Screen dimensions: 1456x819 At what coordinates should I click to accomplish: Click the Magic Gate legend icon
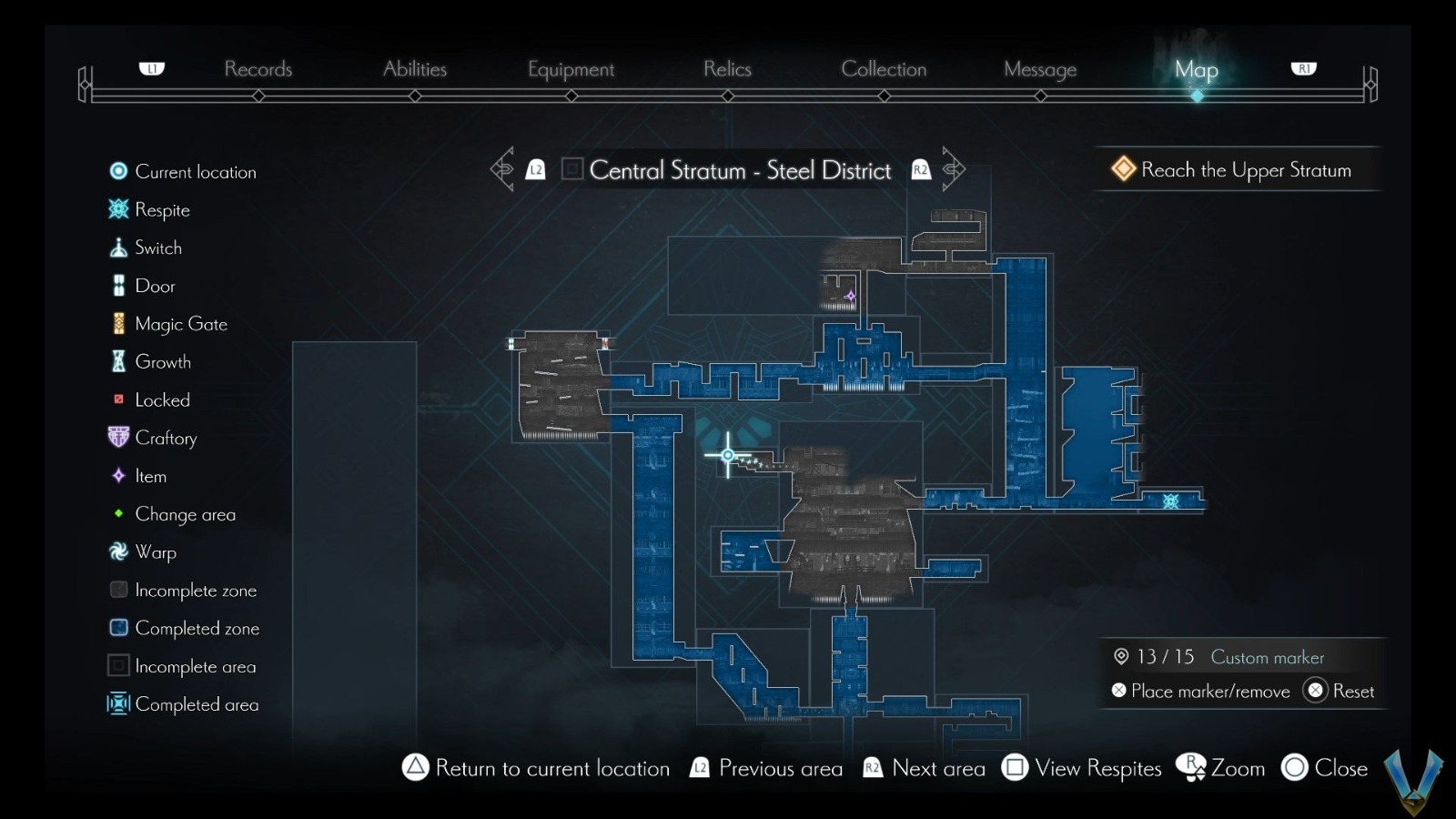coord(117,323)
